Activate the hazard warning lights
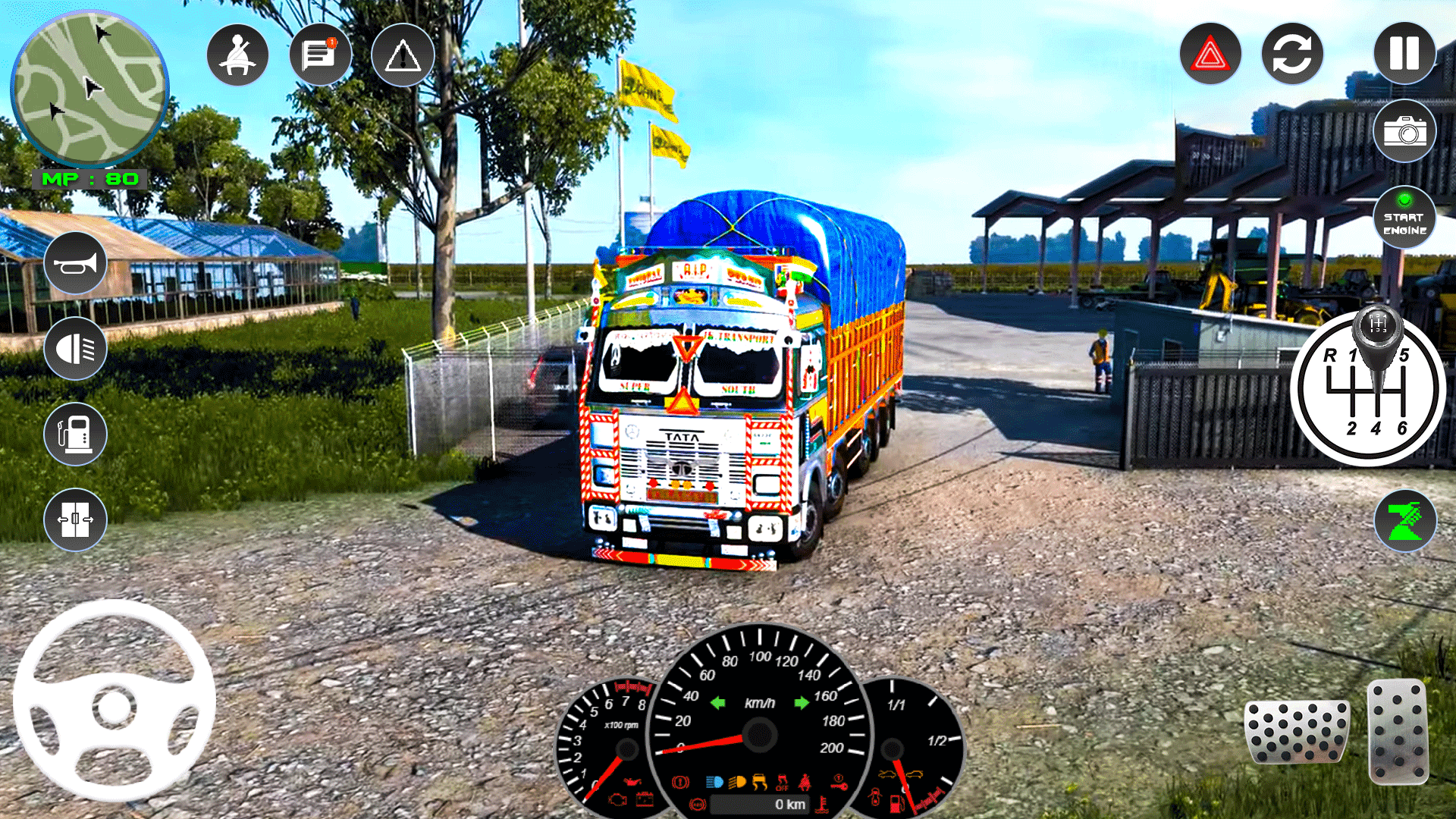Screen dimensions: 1456x819 pyautogui.click(x=1210, y=53)
